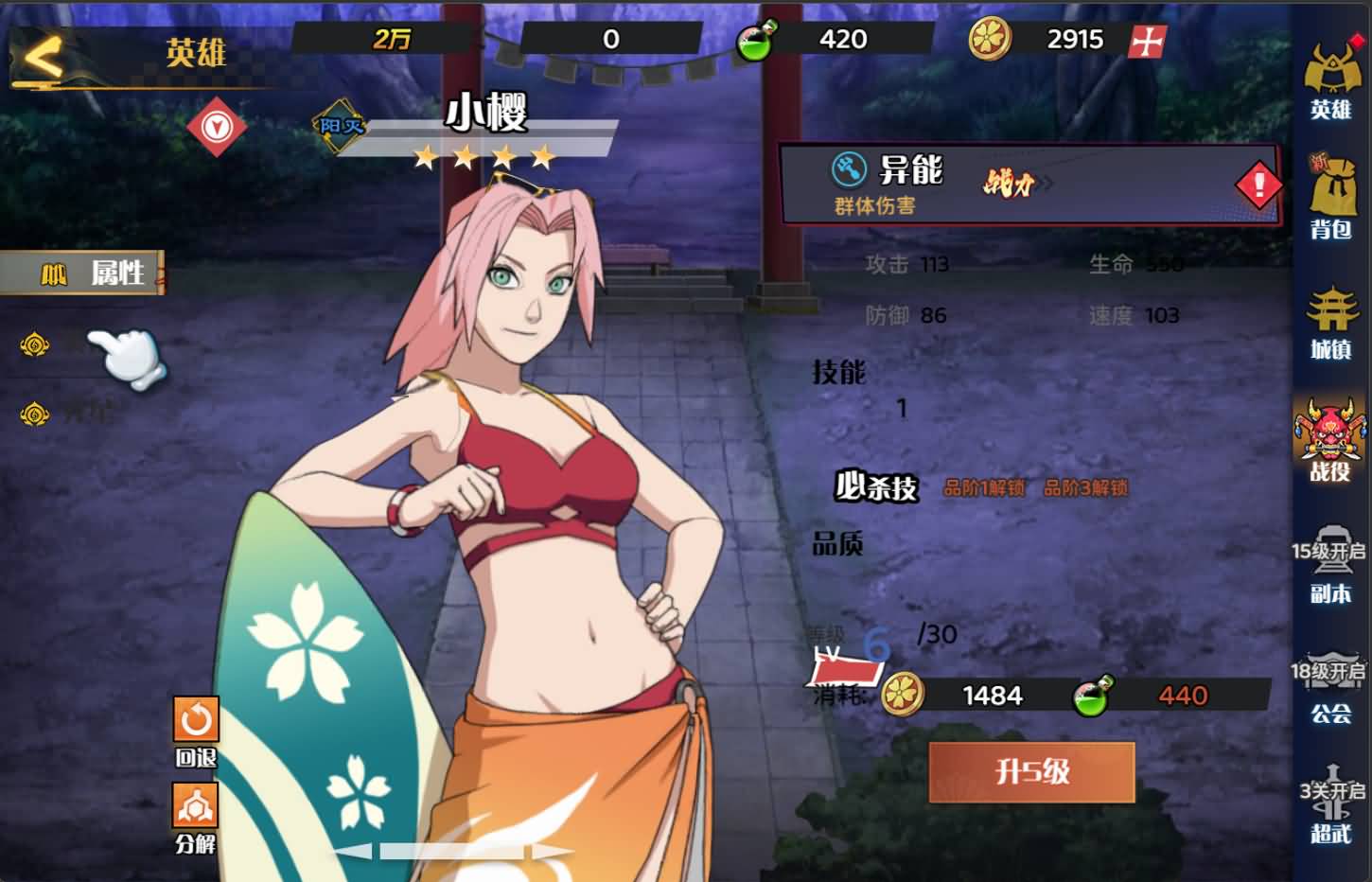
Task: Select the upper gold awaken icon on the left
Action: coord(33,345)
